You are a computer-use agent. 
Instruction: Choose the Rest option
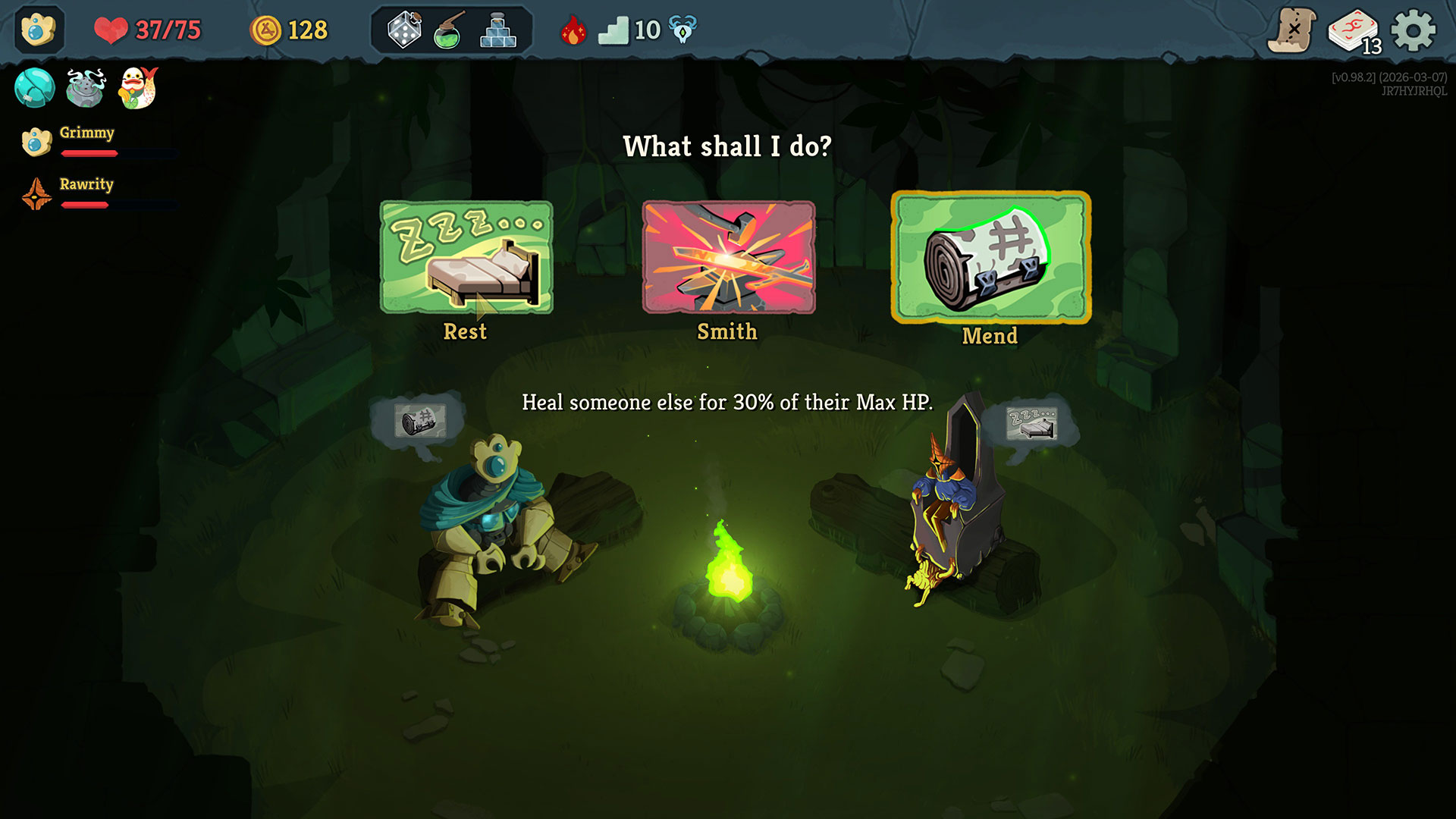pyautogui.click(x=466, y=258)
